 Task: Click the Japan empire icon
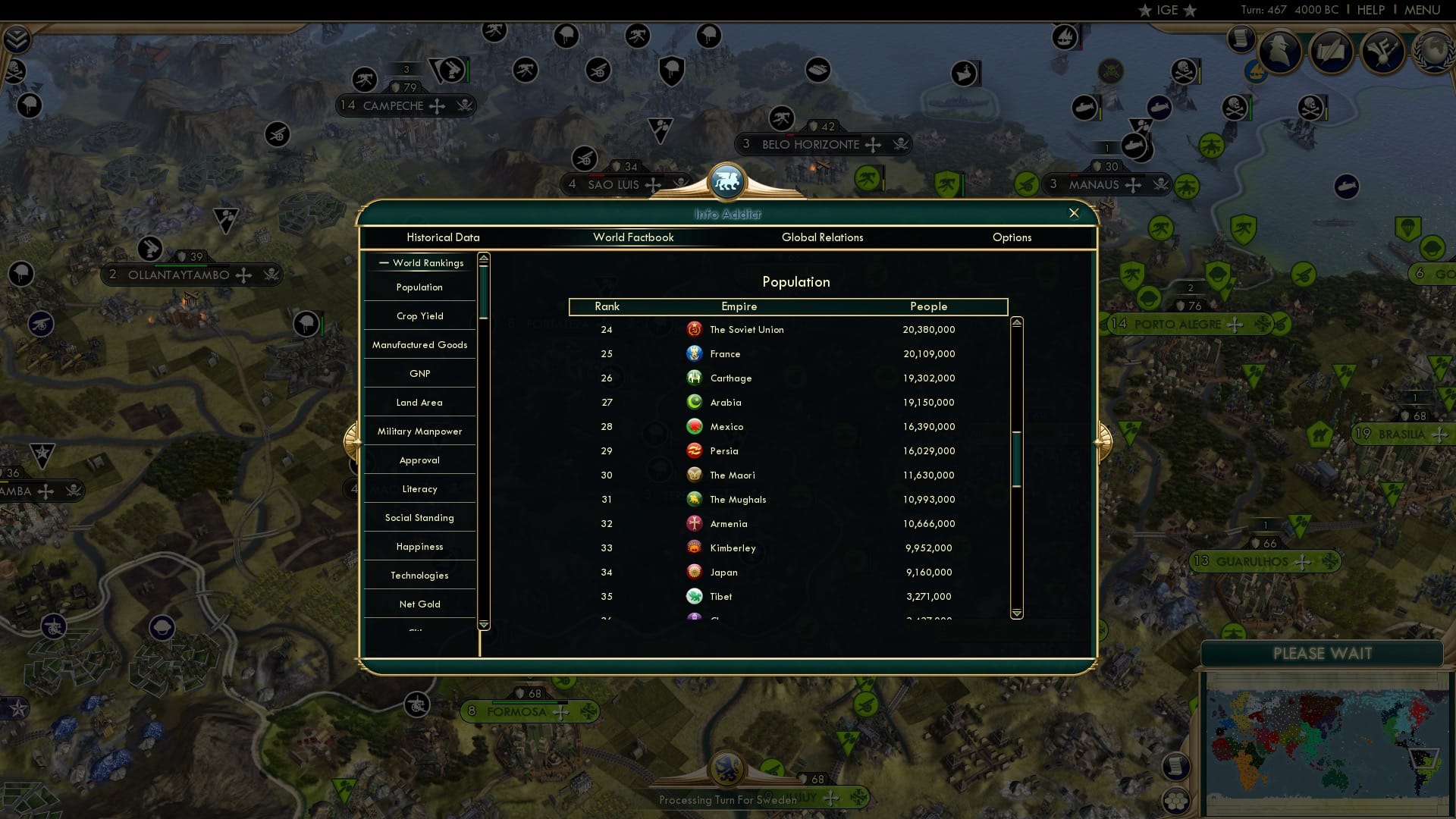point(695,572)
